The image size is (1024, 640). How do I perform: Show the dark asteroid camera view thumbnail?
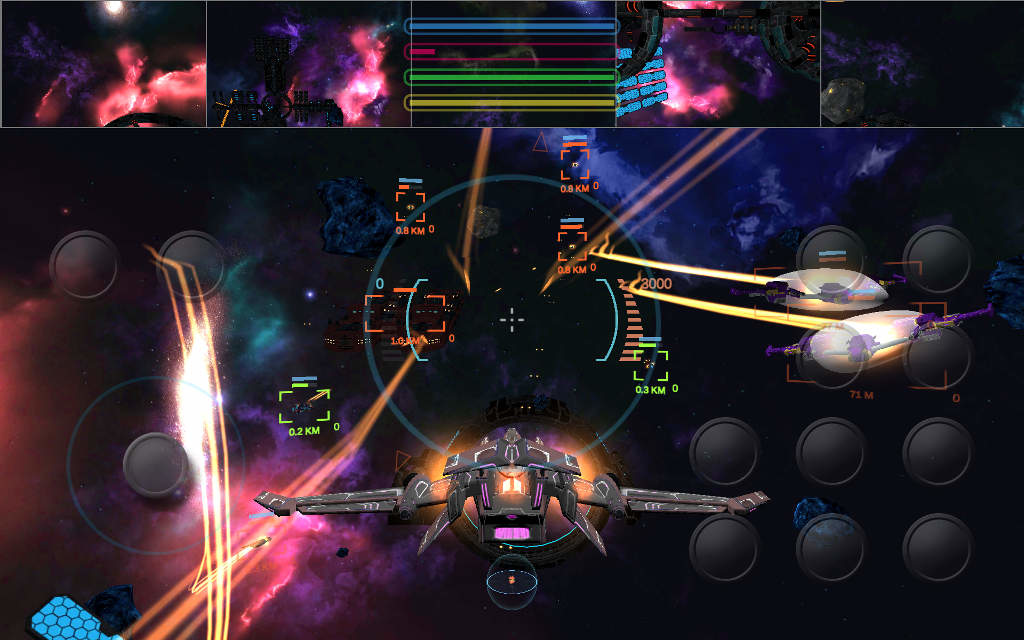922,64
